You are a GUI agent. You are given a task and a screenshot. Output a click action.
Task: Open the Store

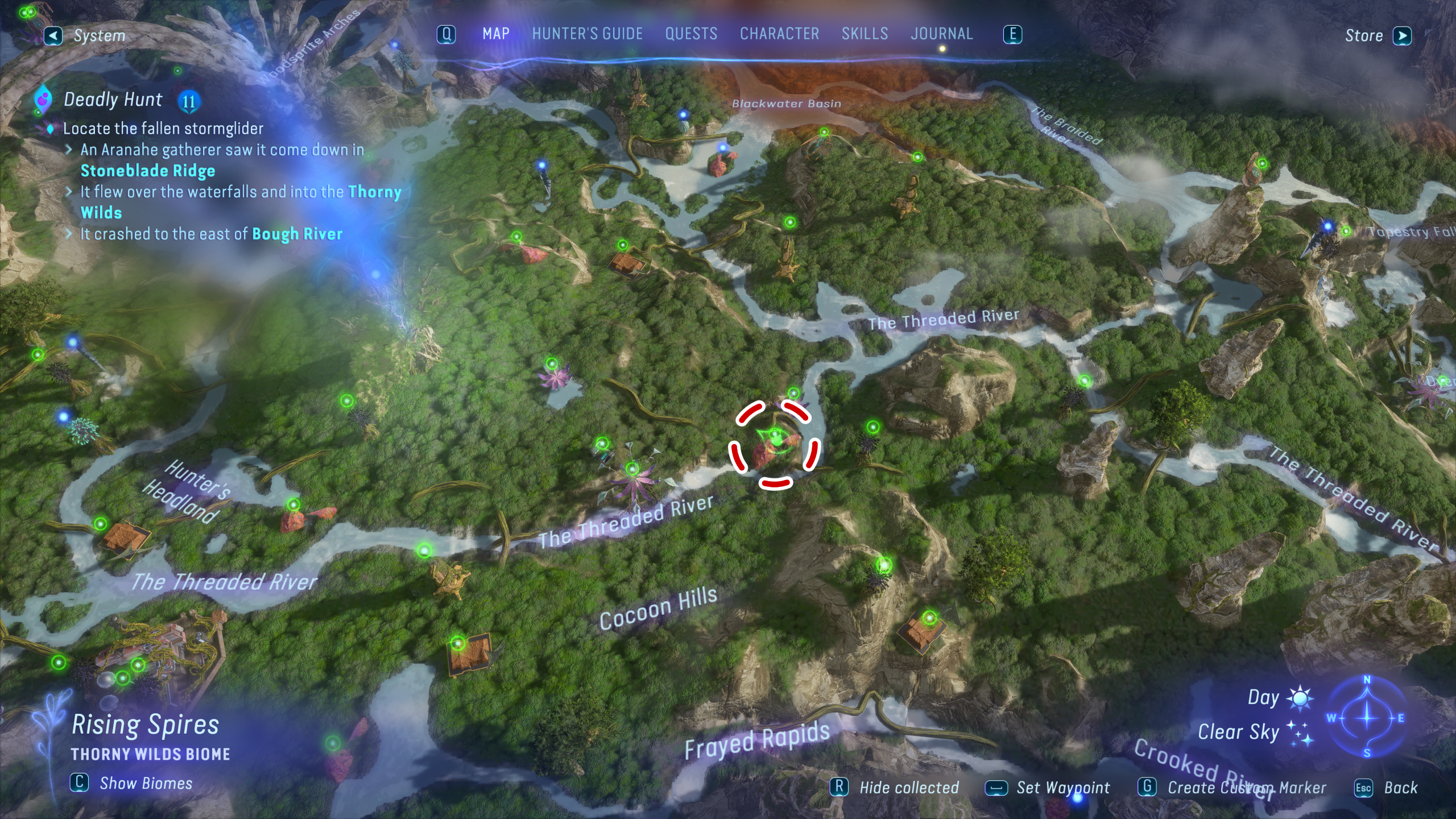point(1376,36)
